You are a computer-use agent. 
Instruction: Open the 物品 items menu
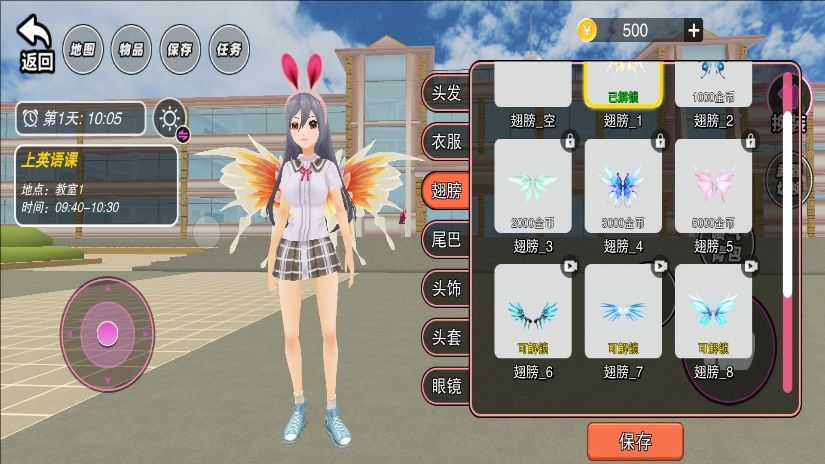[x=131, y=48]
